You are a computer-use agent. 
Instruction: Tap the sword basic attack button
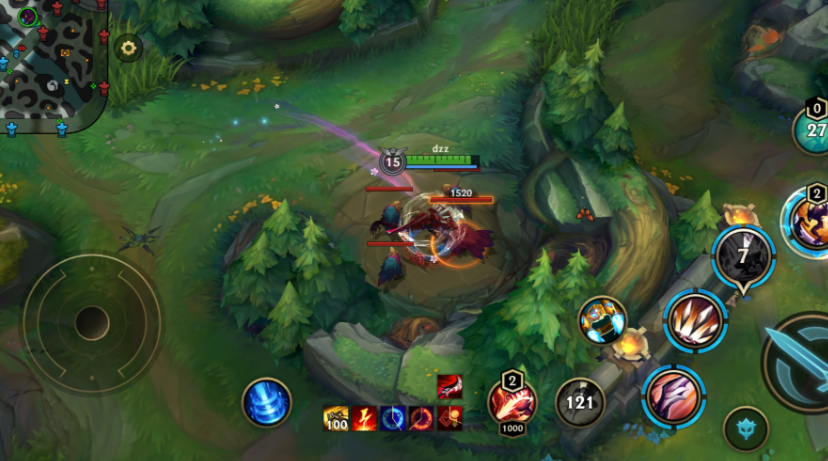(800, 362)
